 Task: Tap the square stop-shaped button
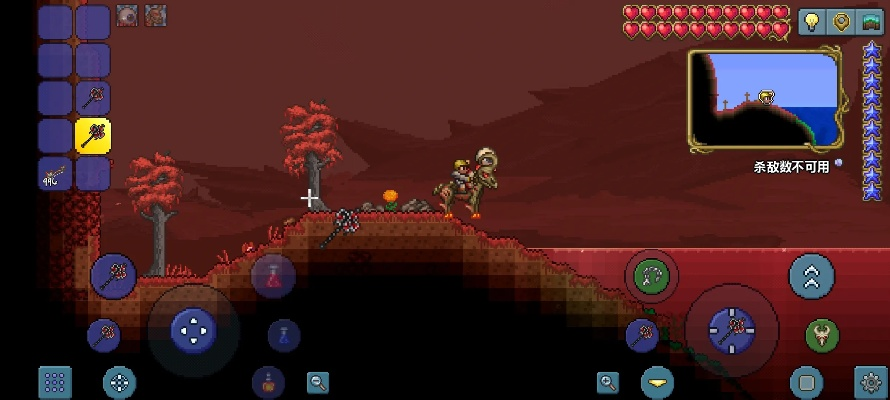(x=806, y=381)
